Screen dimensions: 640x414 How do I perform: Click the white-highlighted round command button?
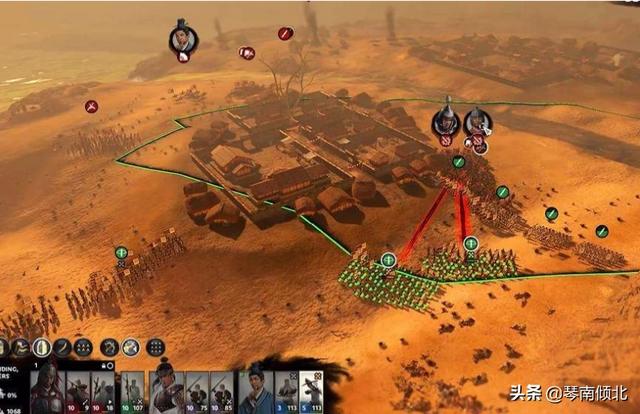pos(41,347)
